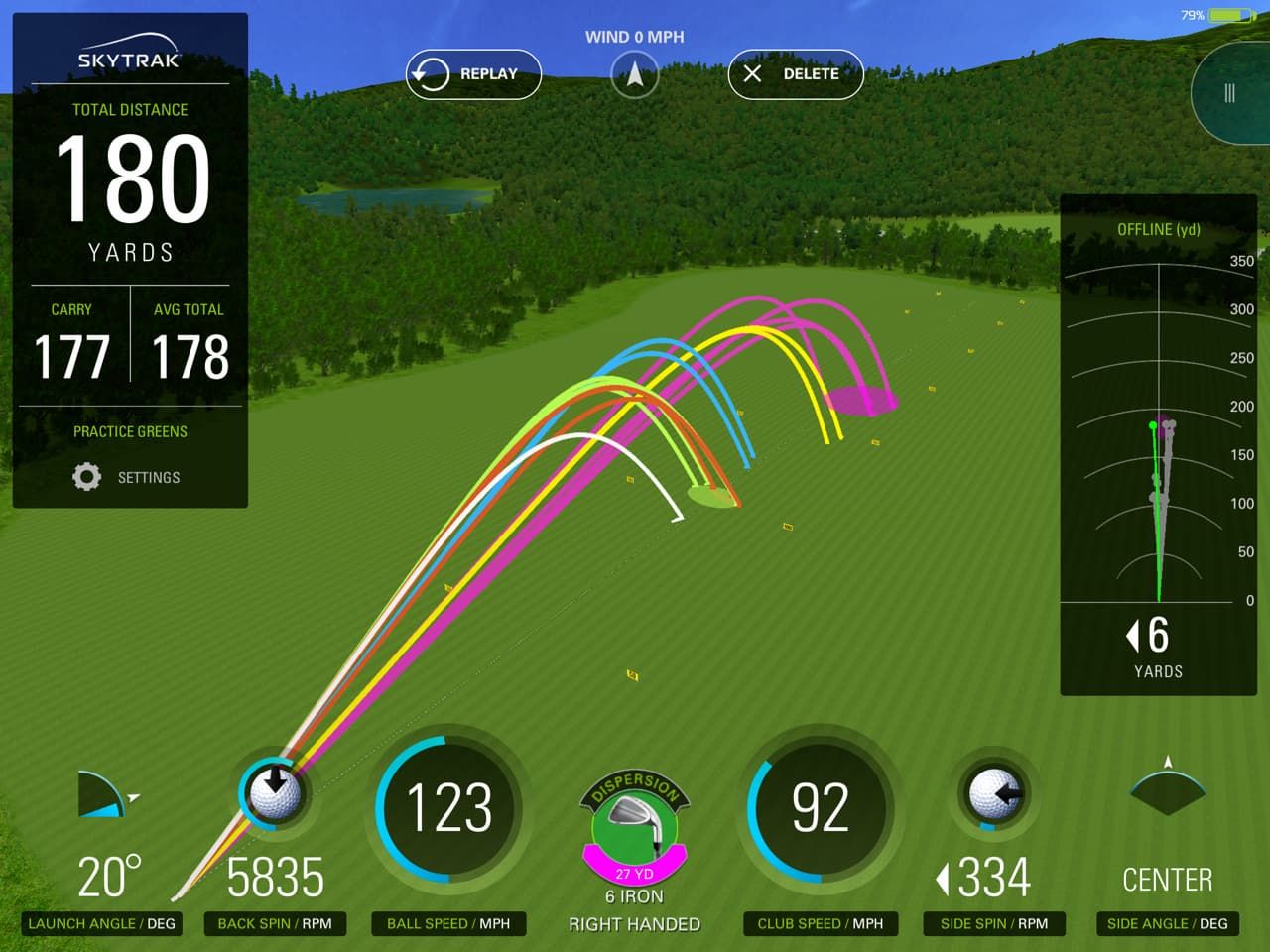Click the Settings gear icon
The image size is (1270, 952).
(88, 477)
